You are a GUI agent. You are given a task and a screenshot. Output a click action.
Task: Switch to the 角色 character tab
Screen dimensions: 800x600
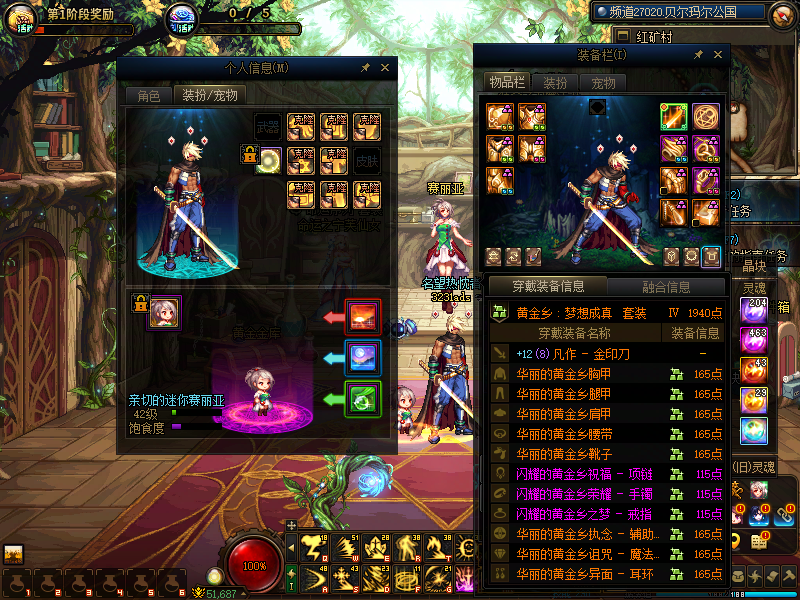pyautogui.click(x=148, y=96)
